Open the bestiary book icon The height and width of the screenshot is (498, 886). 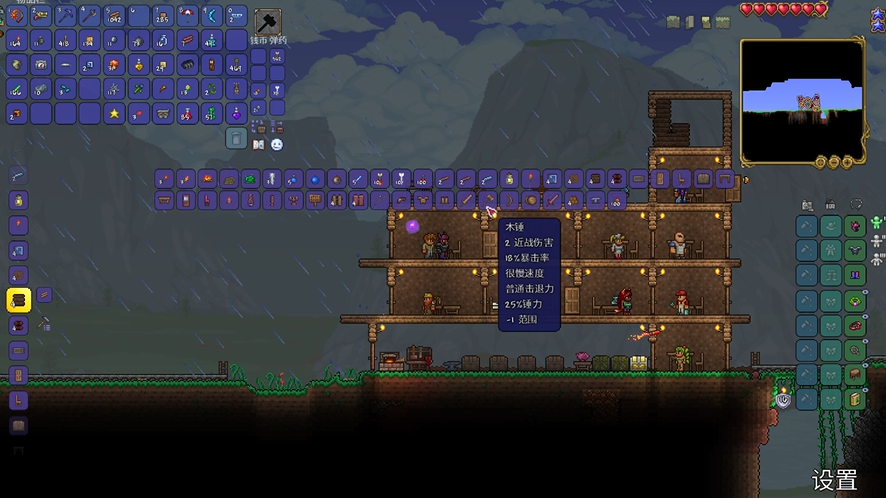click(x=259, y=145)
